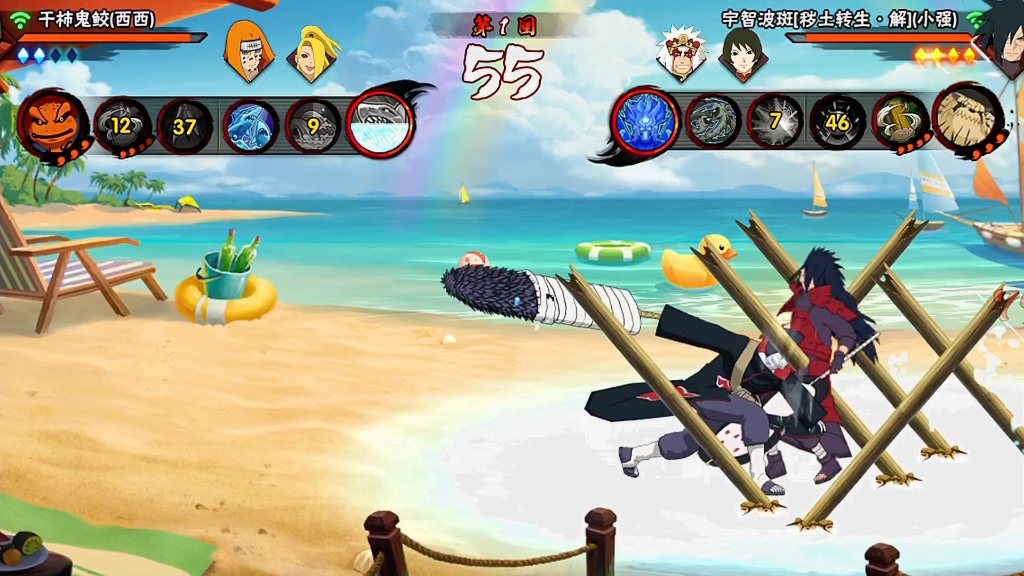The width and height of the screenshot is (1024, 576).
Task: Trigger Kisame's shark ultimate icon
Action: tap(380, 125)
